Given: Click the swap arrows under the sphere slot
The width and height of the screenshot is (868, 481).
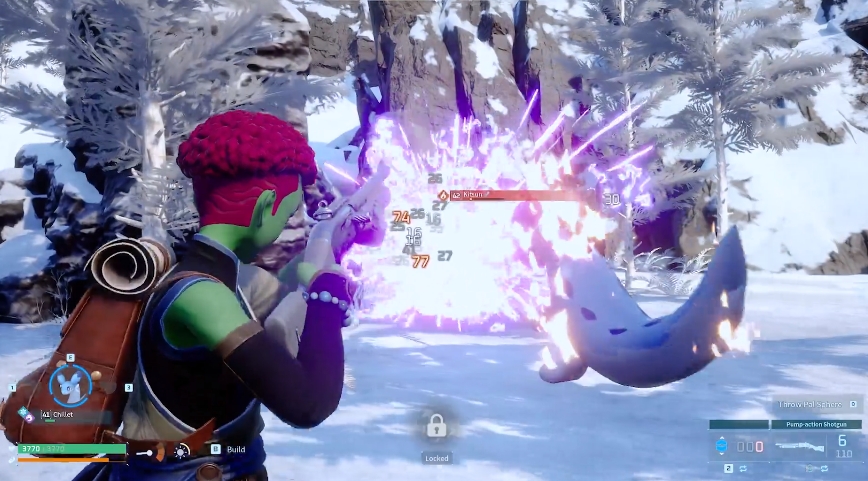Looking at the screenshot, I should click(744, 467).
